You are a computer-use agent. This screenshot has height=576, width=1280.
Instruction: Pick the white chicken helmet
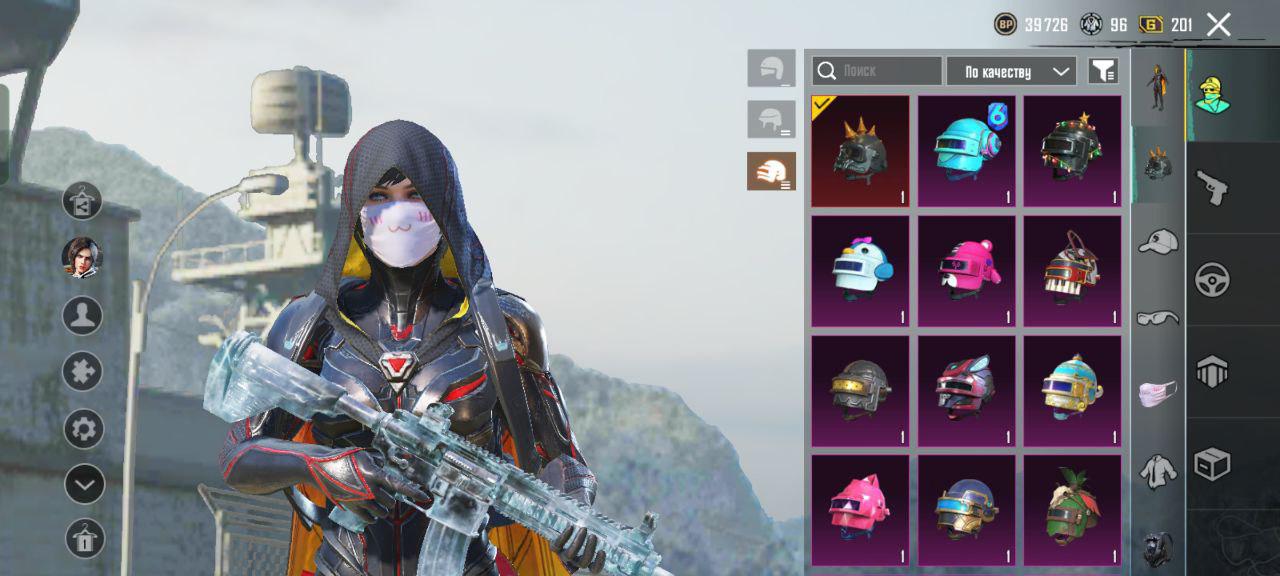[x=860, y=271]
